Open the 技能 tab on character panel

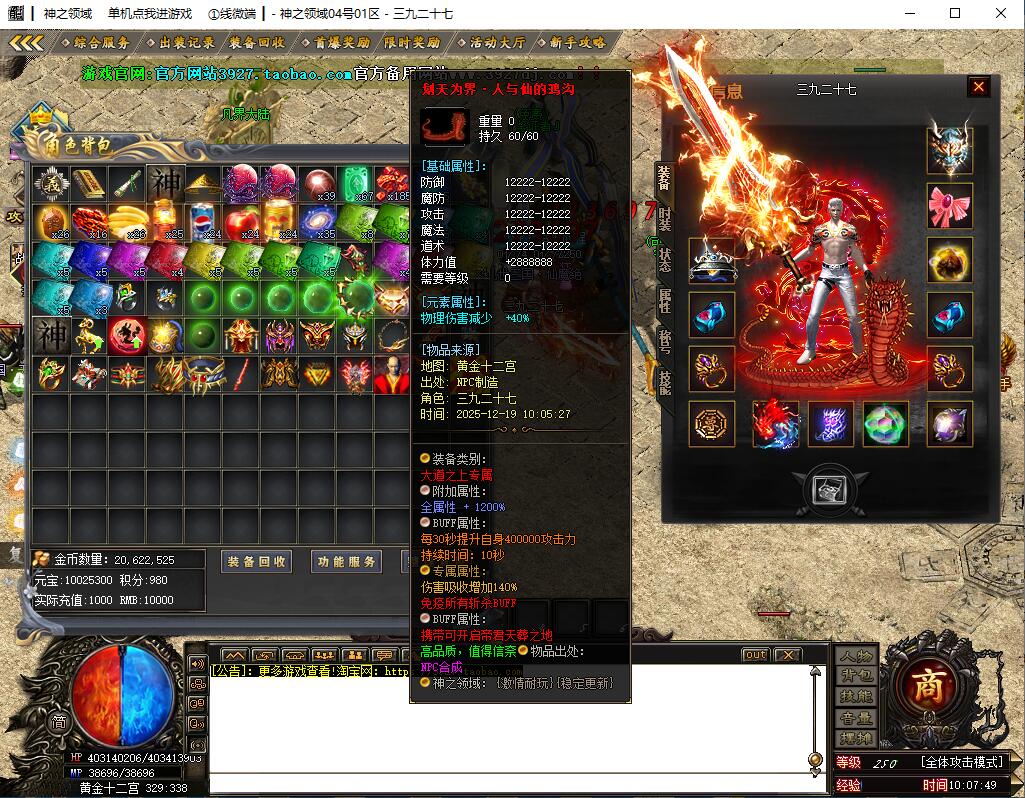click(665, 381)
